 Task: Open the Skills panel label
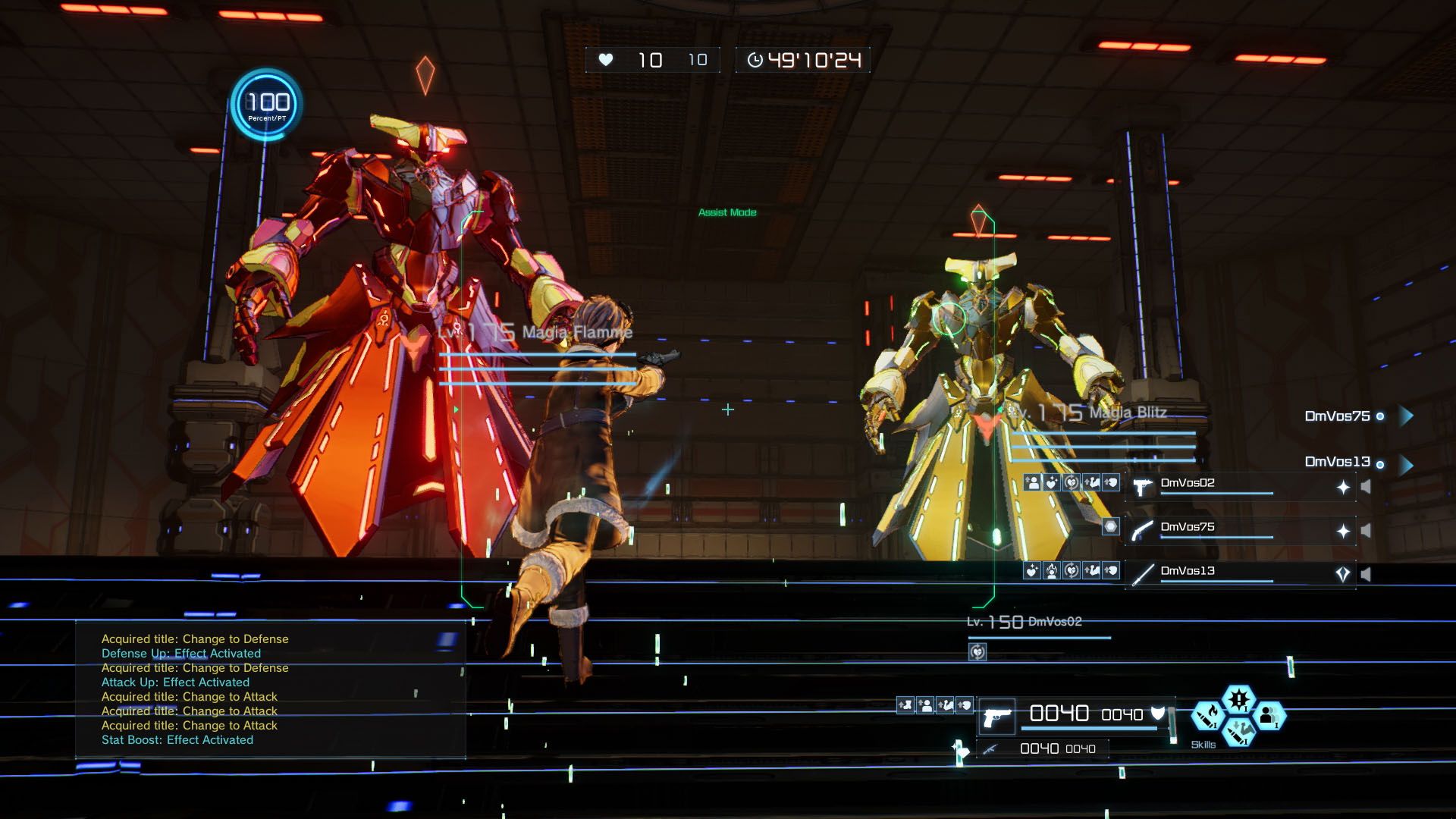coord(1204,745)
